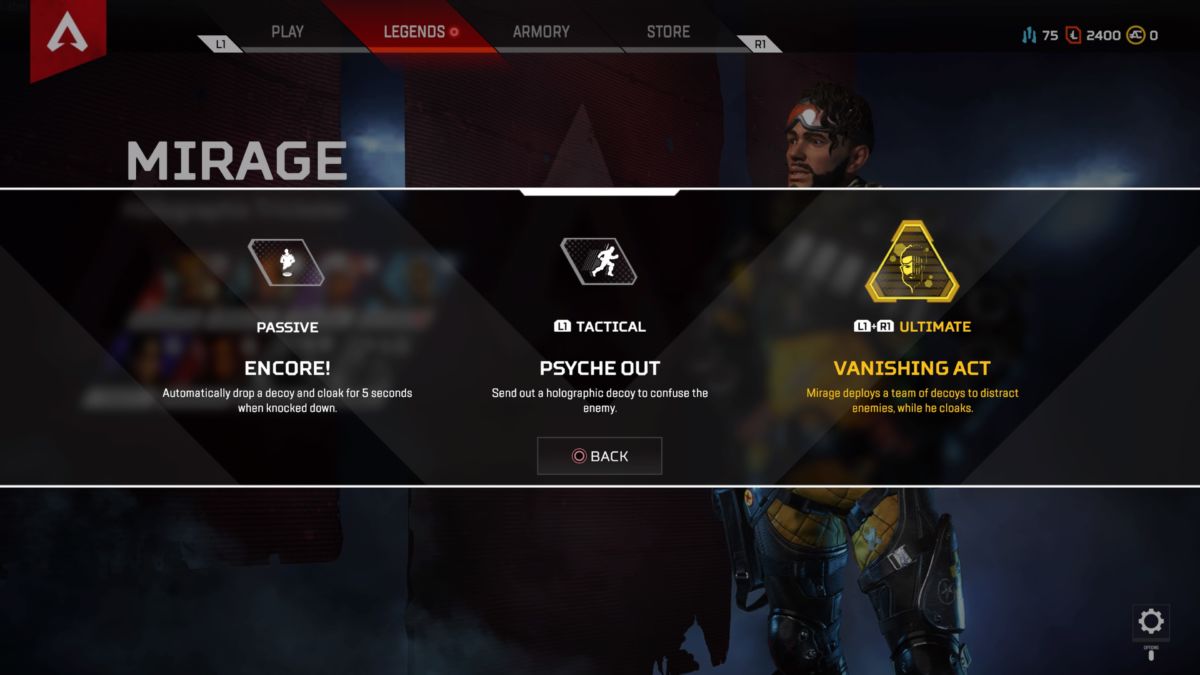Screen dimensions: 1200x675
Task: Open the Store tab
Action: pyautogui.click(x=668, y=32)
